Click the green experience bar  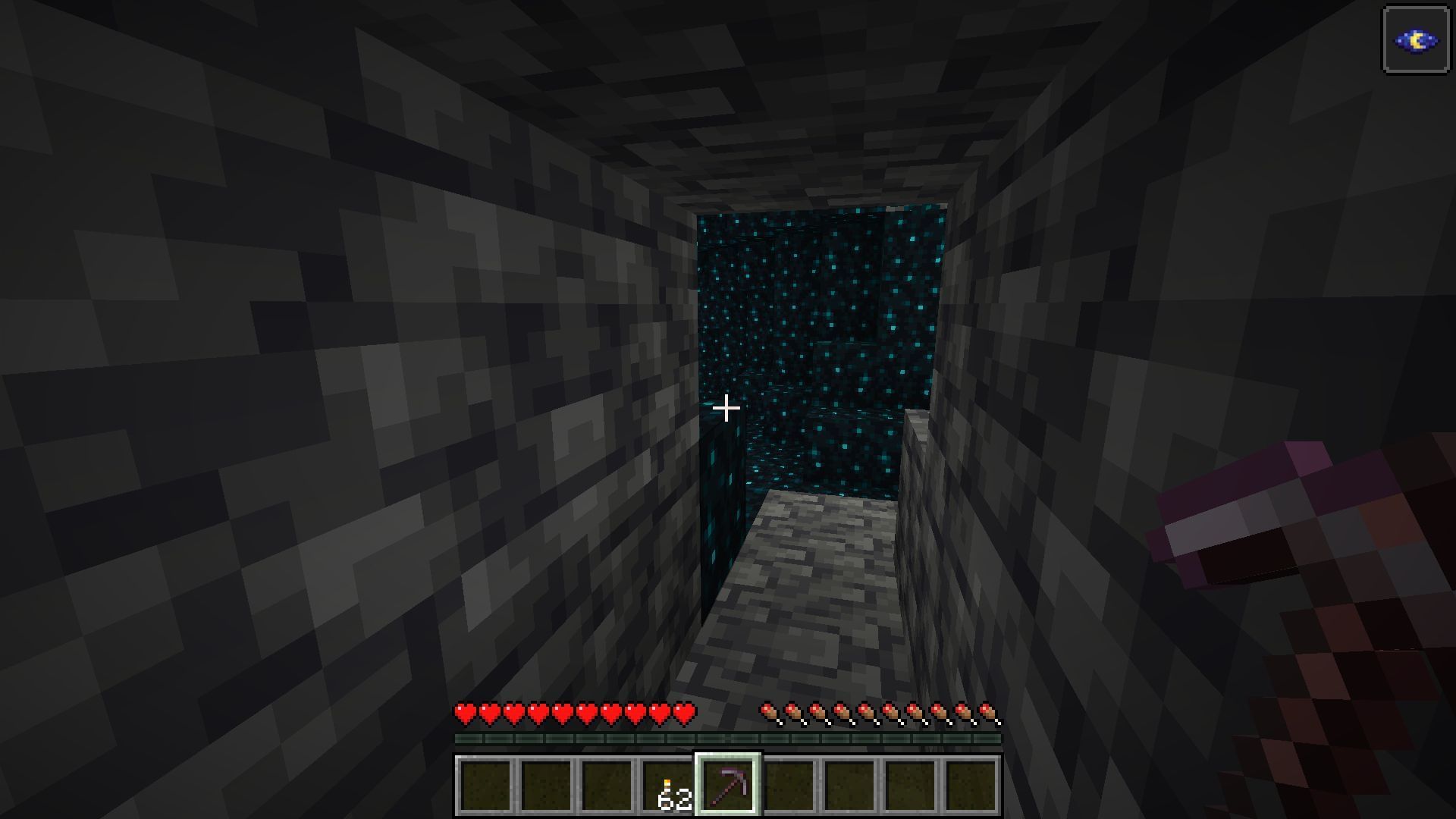point(728,737)
